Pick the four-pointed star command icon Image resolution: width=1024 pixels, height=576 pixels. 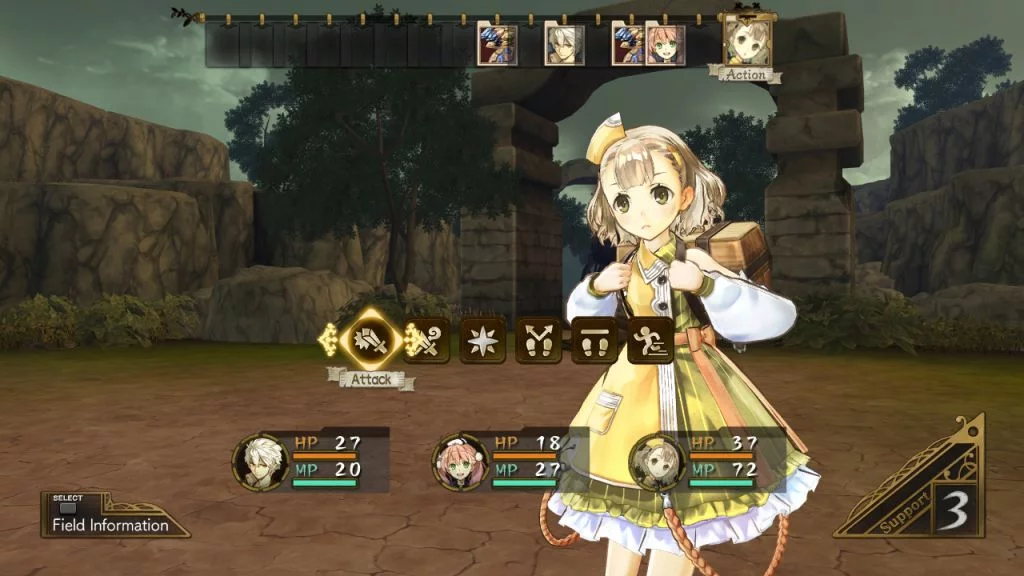pos(482,340)
